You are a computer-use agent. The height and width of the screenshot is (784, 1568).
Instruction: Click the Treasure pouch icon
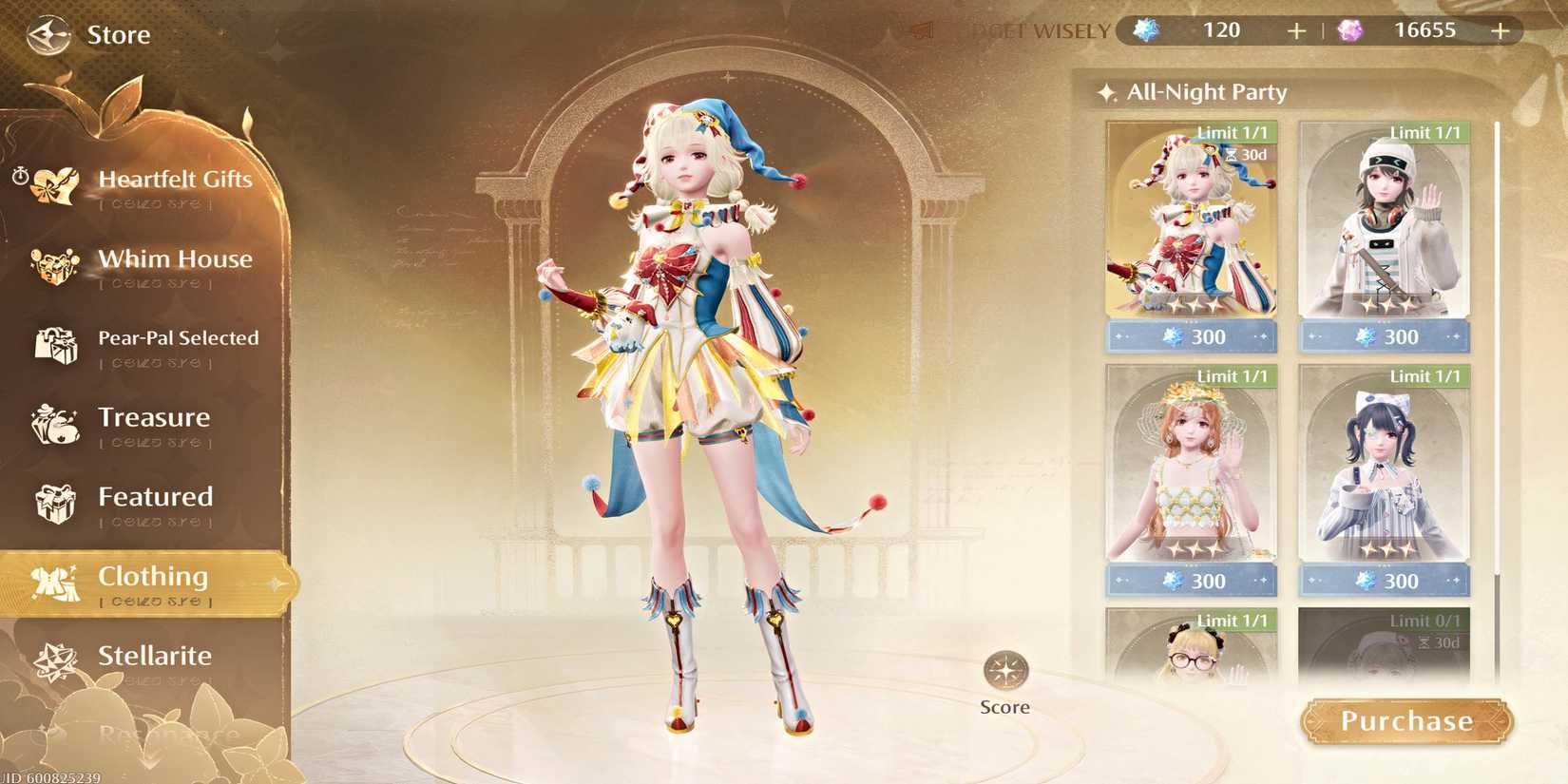(x=55, y=424)
